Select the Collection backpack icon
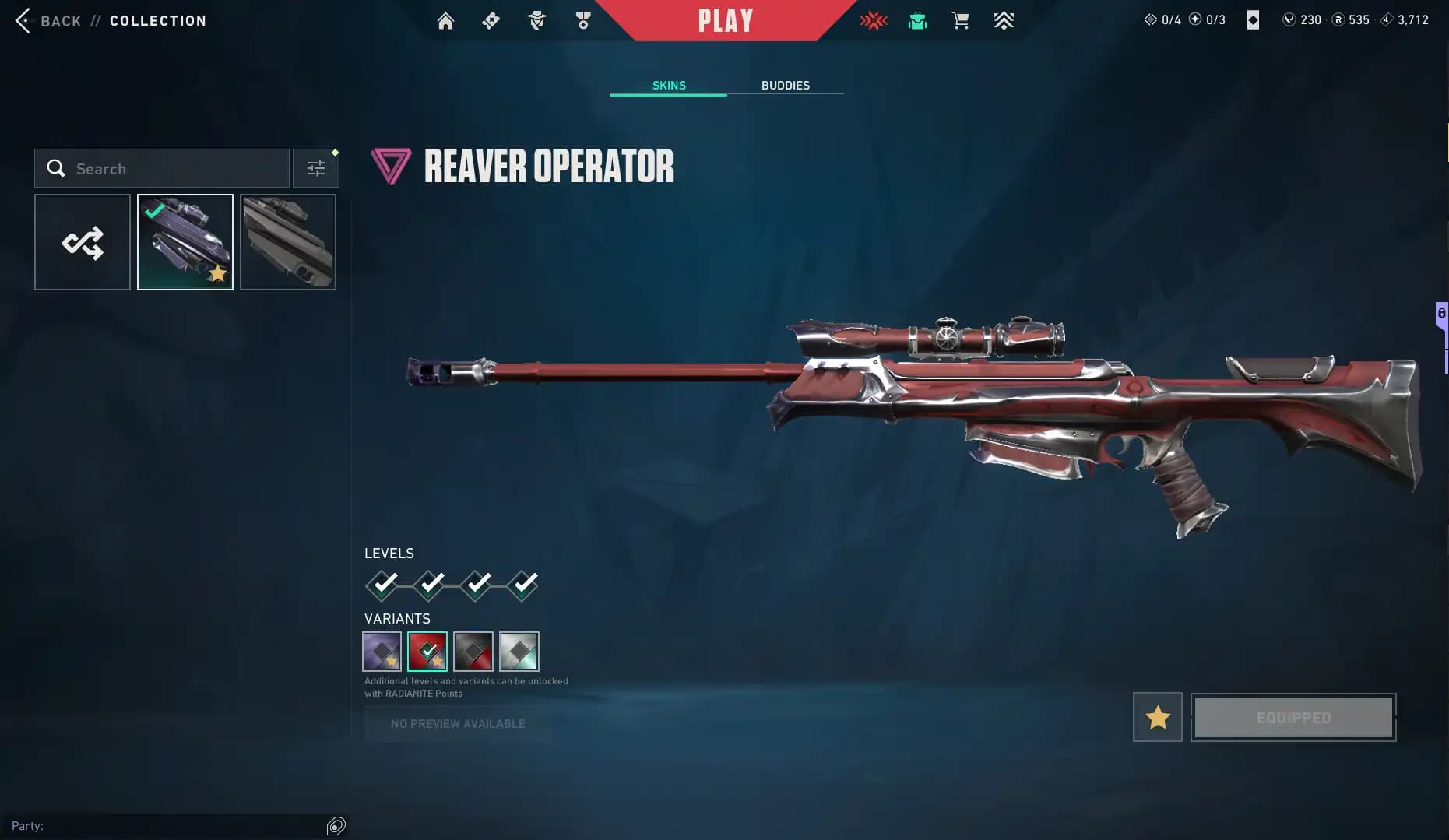Viewport: 1449px width, 840px height. tap(917, 20)
